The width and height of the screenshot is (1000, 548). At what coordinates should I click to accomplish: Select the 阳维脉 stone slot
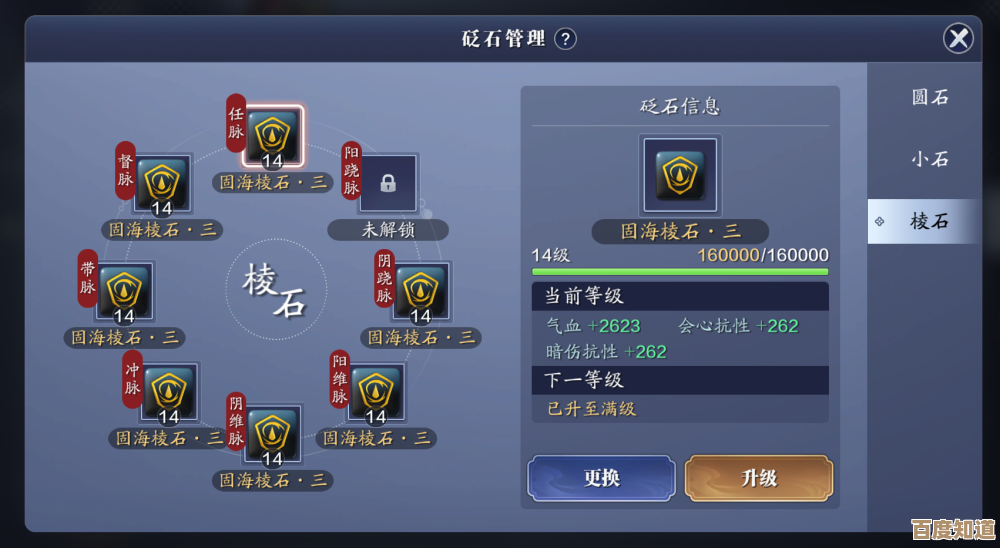376,392
